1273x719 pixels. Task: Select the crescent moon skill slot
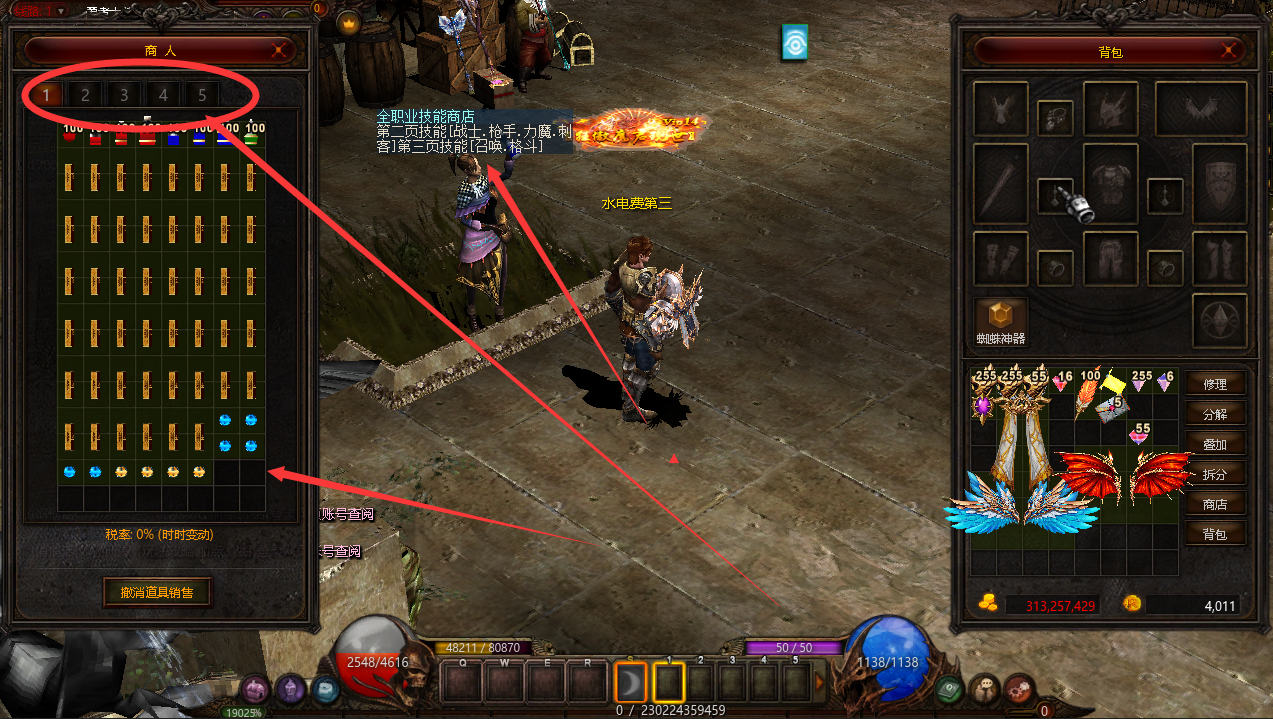point(631,683)
